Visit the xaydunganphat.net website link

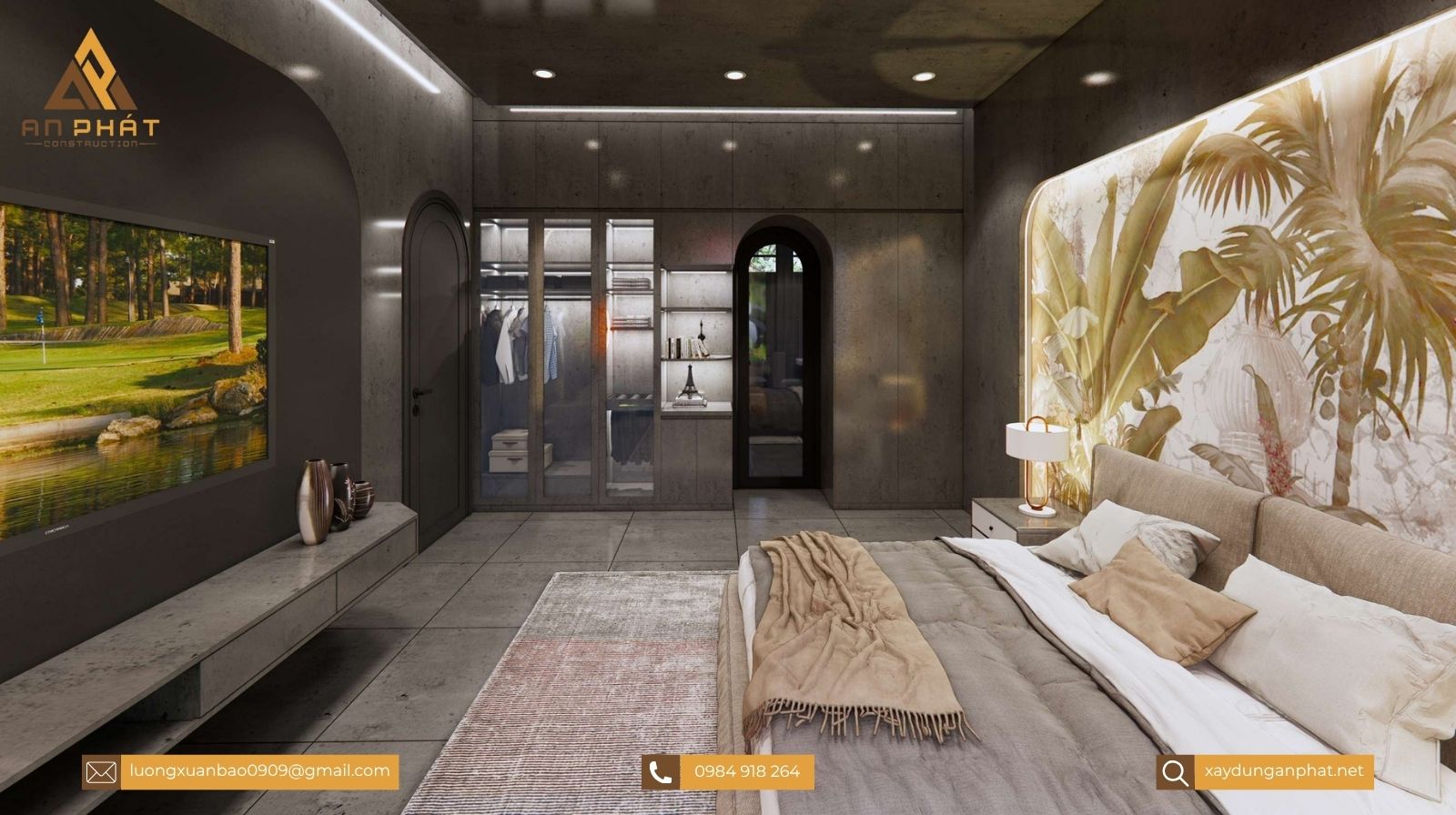tap(1283, 771)
